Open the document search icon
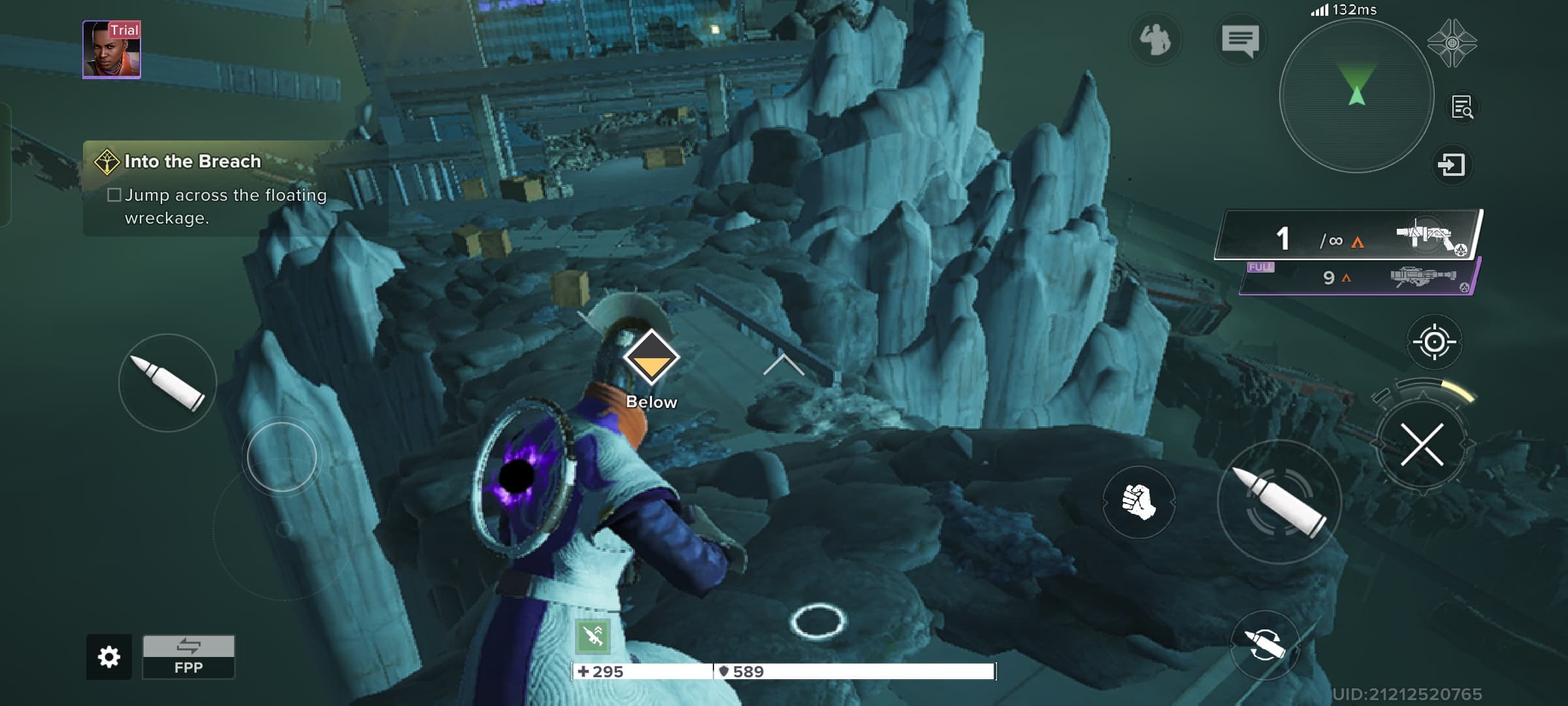The image size is (1568, 706). pos(1462,107)
